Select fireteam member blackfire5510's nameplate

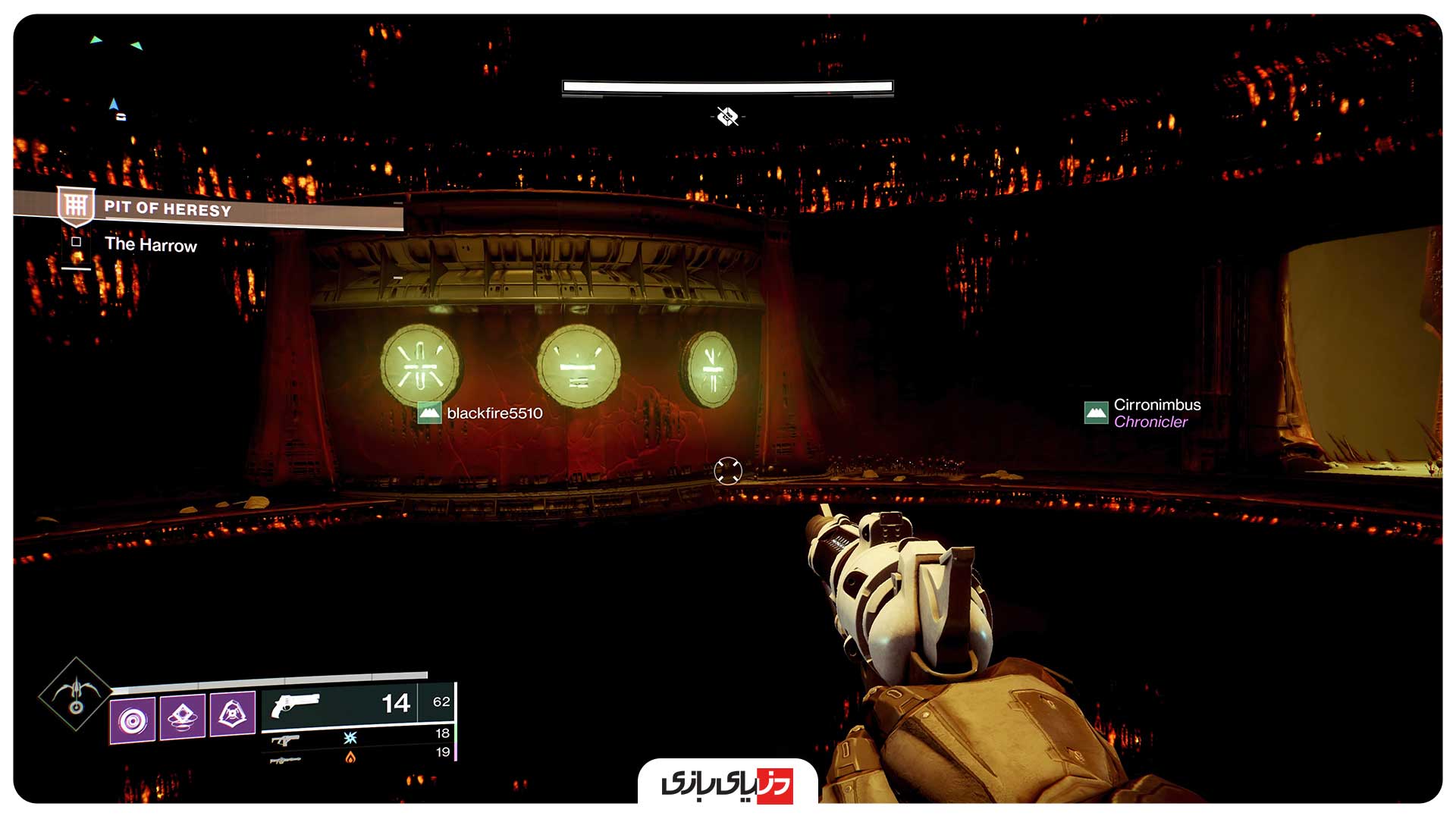481,413
